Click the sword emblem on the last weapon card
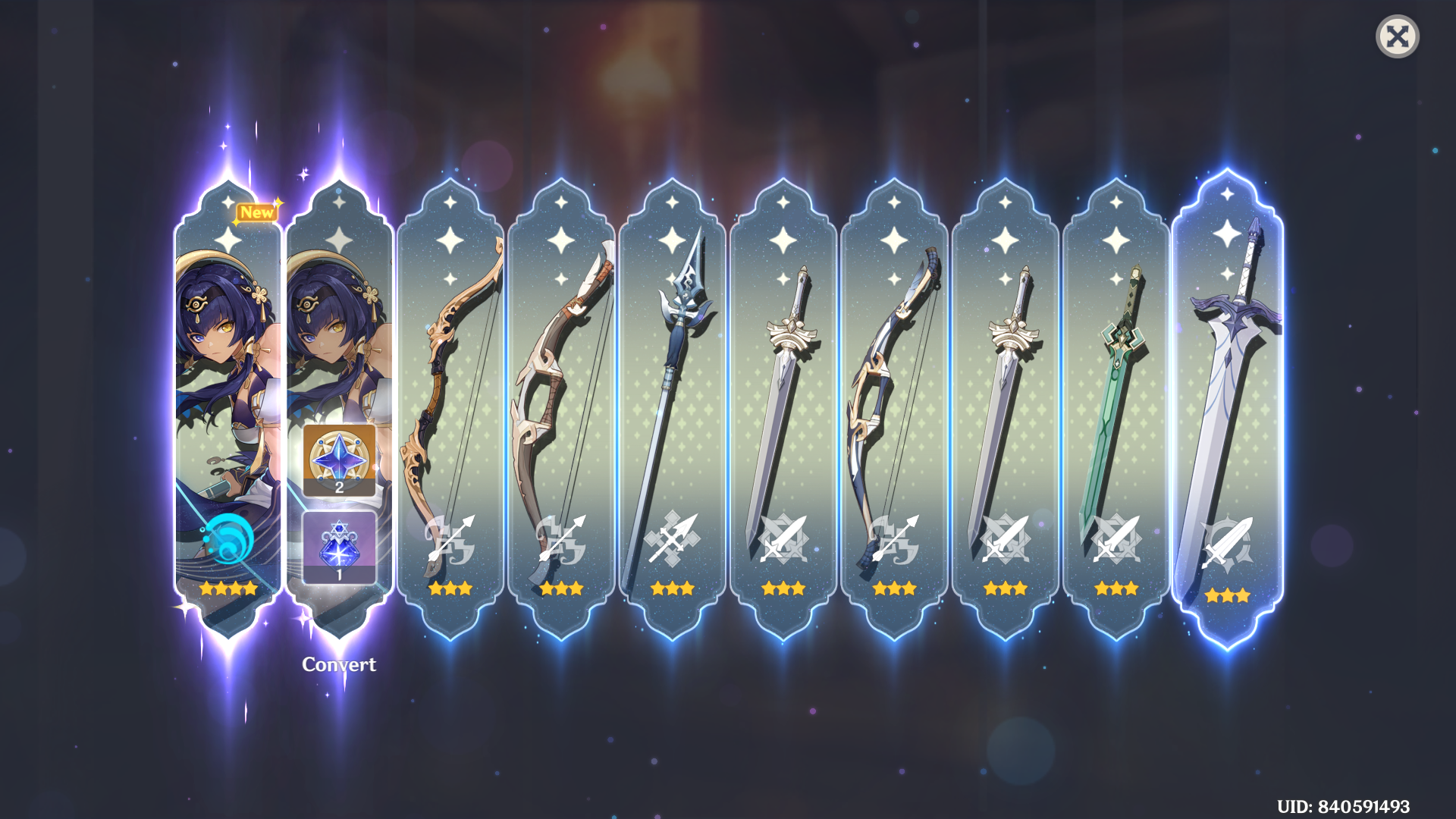1456x819 pixels. click(x=1228, y=546)
